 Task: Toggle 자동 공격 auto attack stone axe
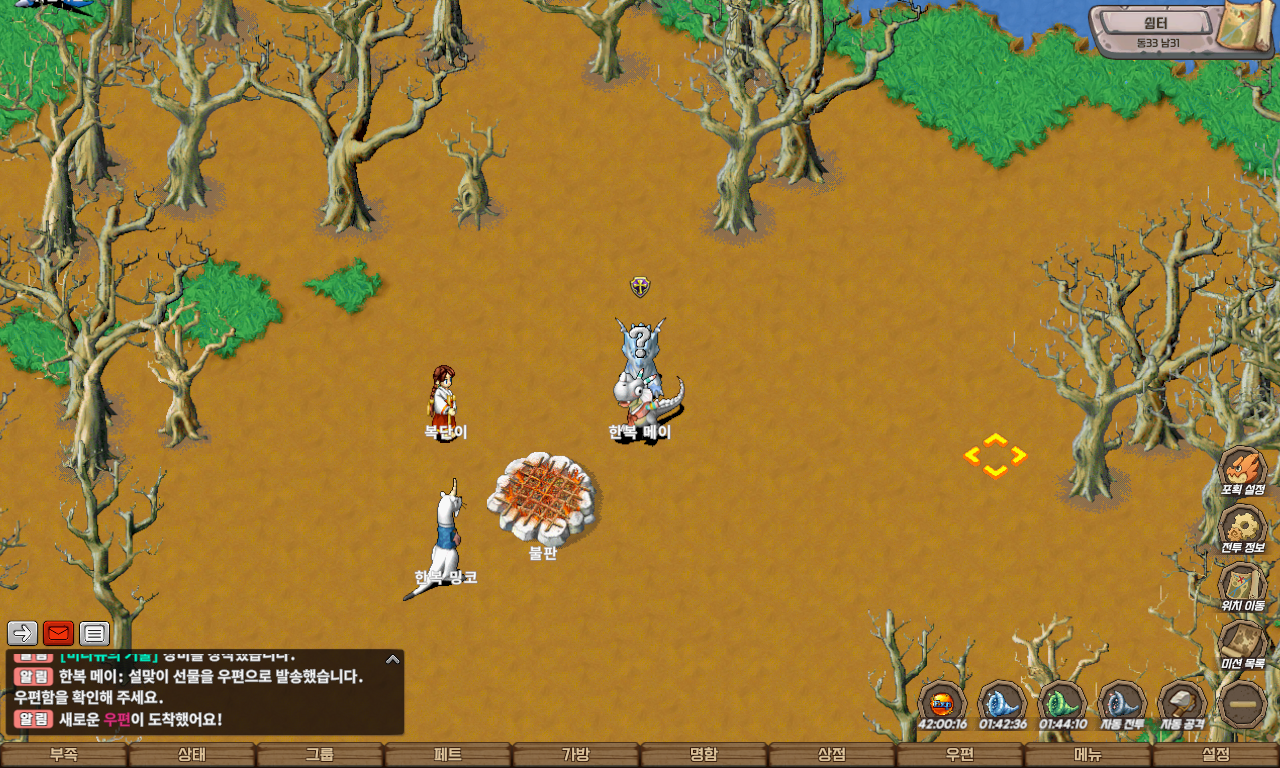[x=1182, y=703]
